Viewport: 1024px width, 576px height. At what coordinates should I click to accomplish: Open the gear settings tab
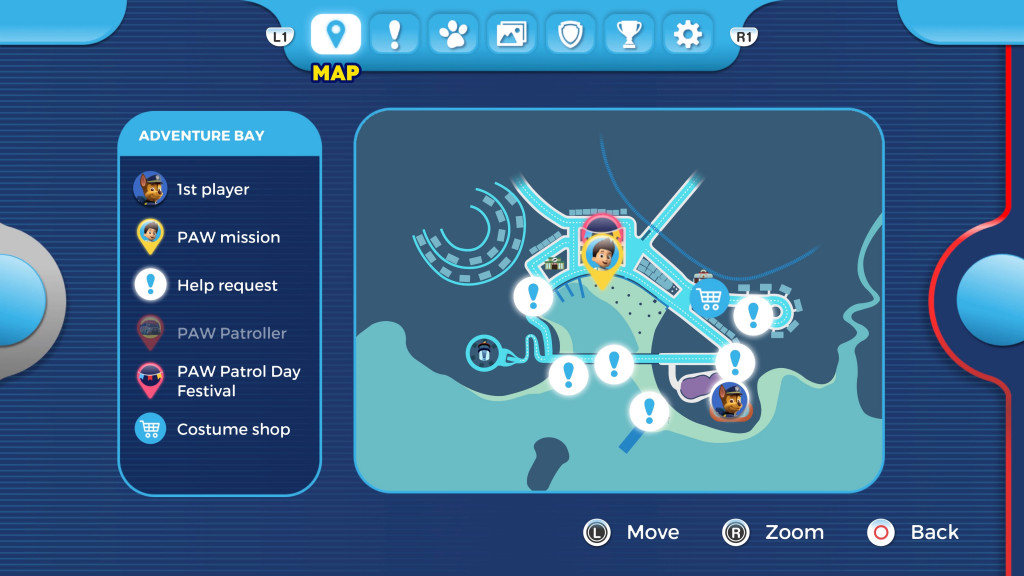[x=687, y=35]
